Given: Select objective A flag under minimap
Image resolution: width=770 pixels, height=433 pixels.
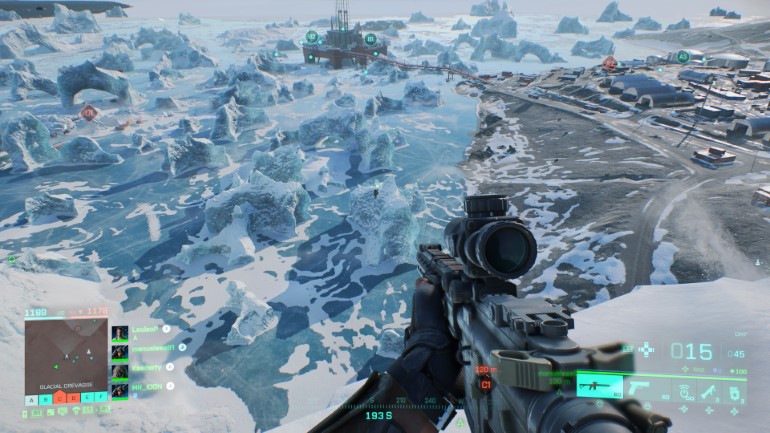Looking at the screenshot, I should point(31,398).
